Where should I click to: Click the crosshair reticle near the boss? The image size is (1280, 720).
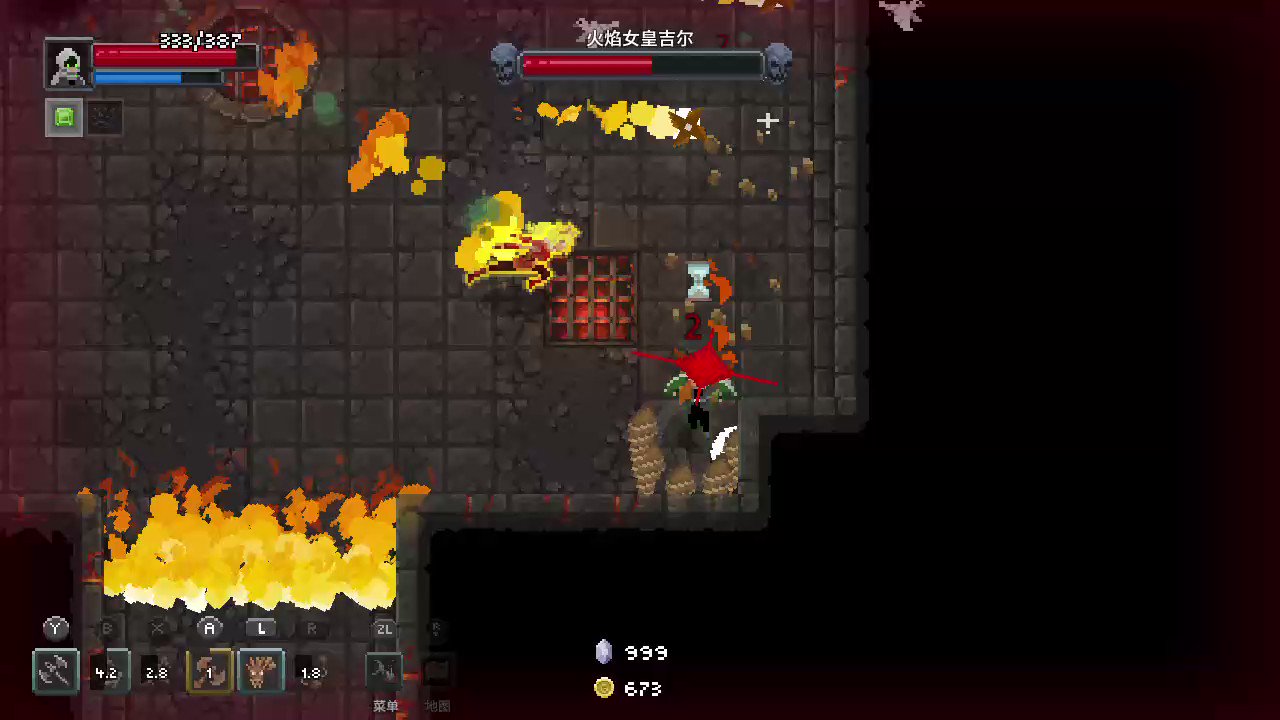click(767, 121)
